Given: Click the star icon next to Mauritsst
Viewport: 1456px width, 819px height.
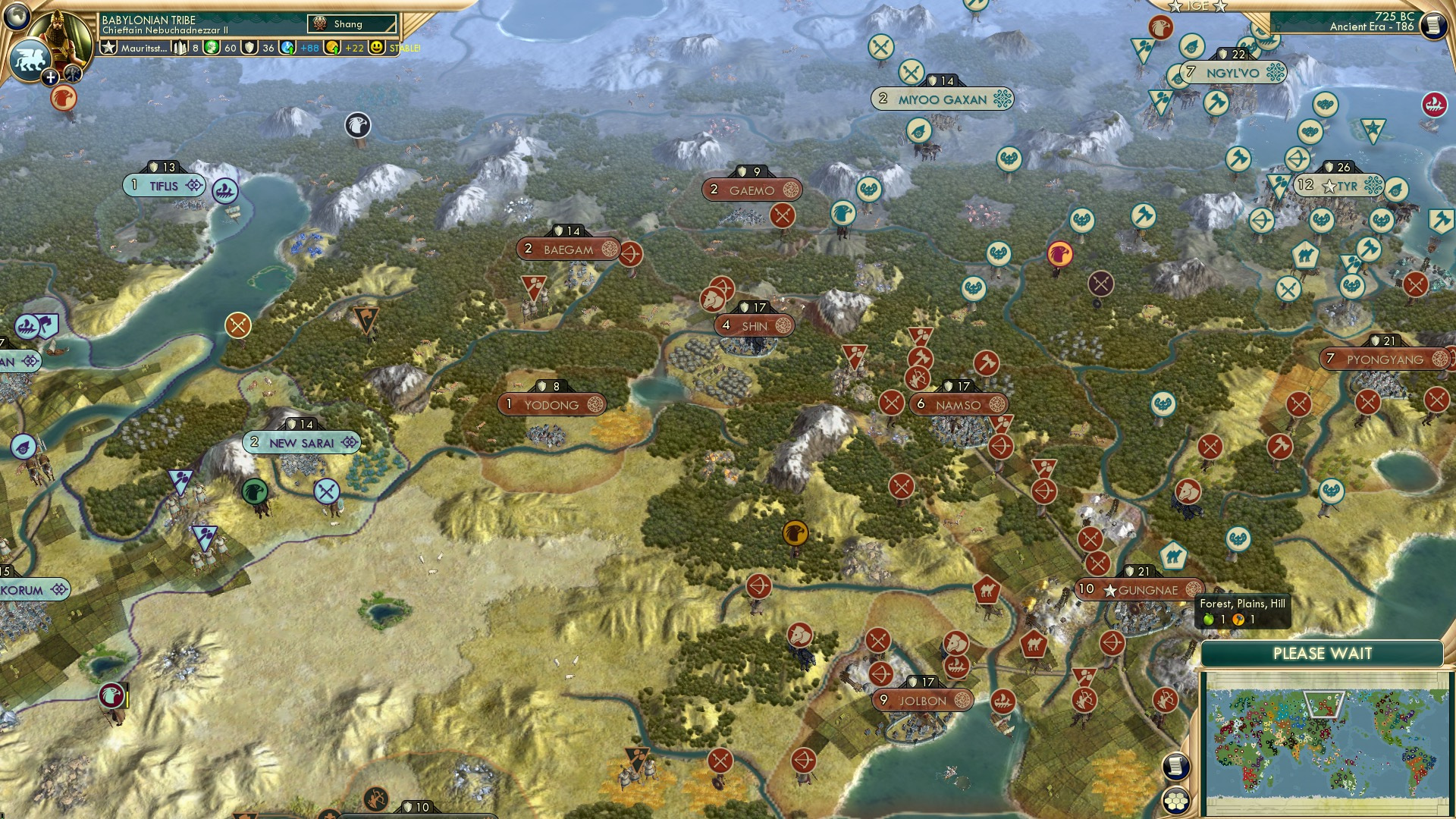Looking at the screenshot, I should [110, 47].
